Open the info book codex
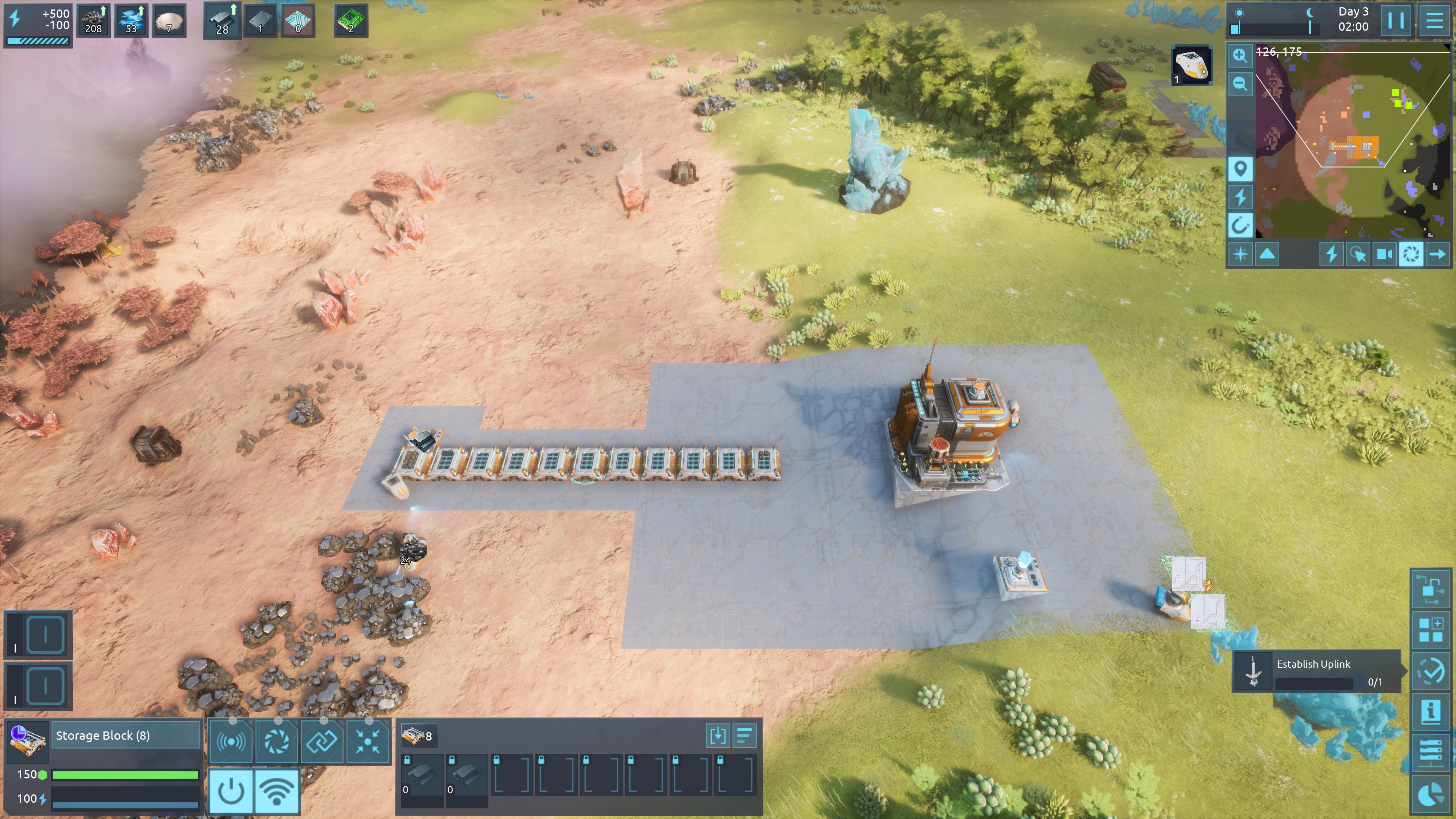The width and height of the screenshot is (1456, 819). tap(1431, 711)
